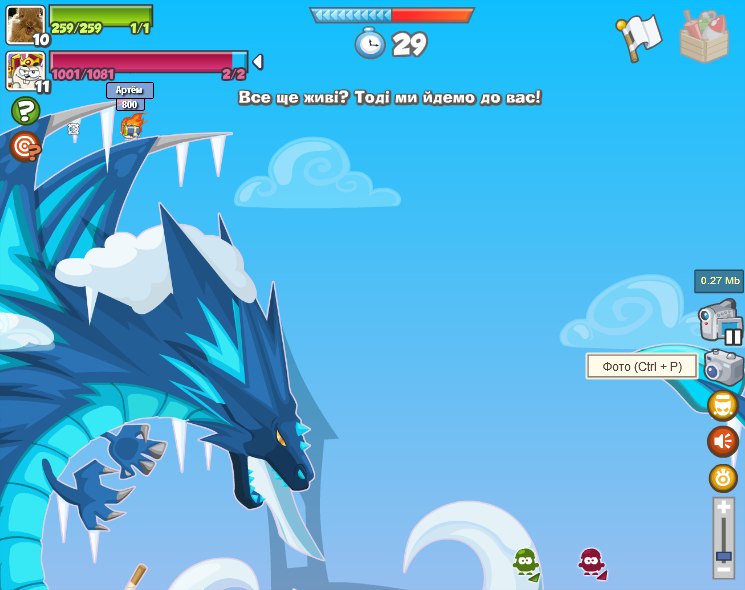The width and height of the screenshot is (745, 590).
Task: Select the level 10 hamster team portrait
Action: coord(25,24)
